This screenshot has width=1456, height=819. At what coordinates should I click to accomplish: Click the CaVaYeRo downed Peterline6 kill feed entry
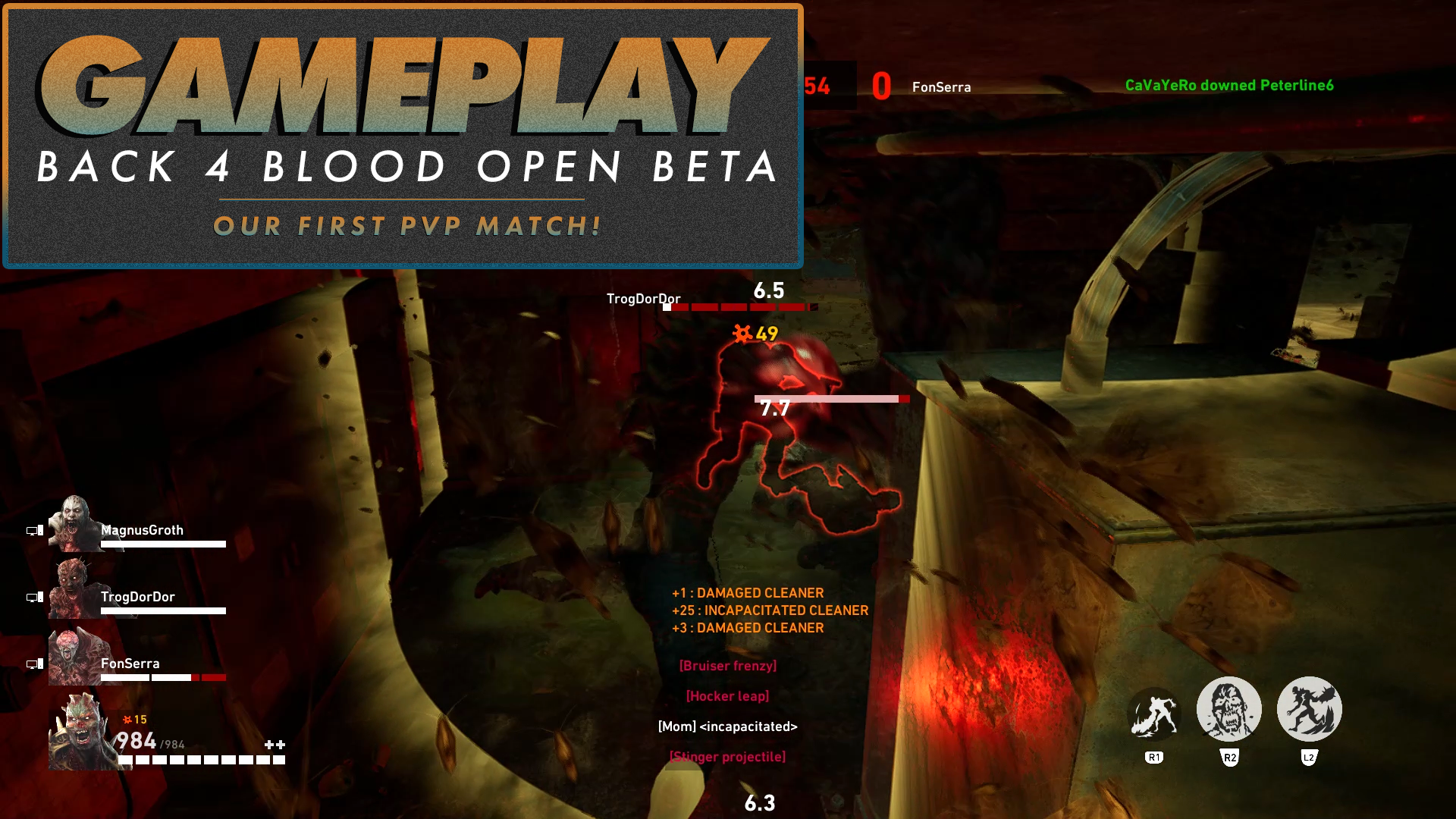coord(1228,86)
